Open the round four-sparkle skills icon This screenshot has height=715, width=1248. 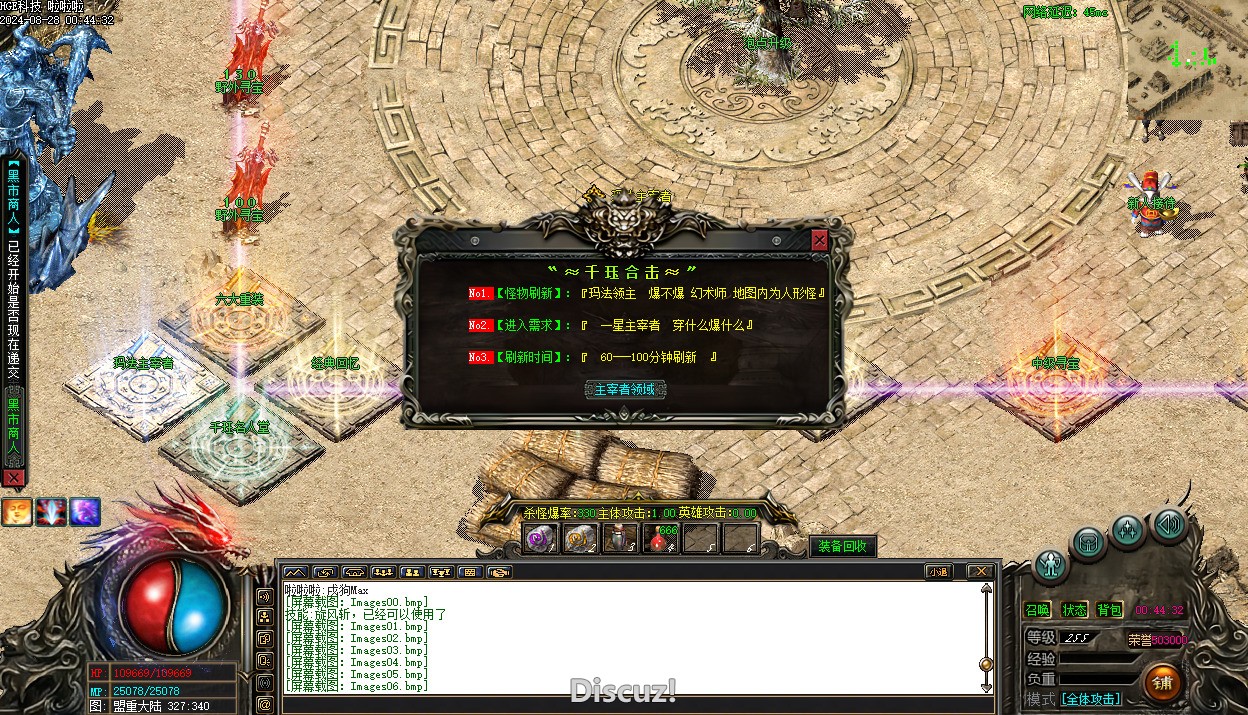tap(1128, 530)
